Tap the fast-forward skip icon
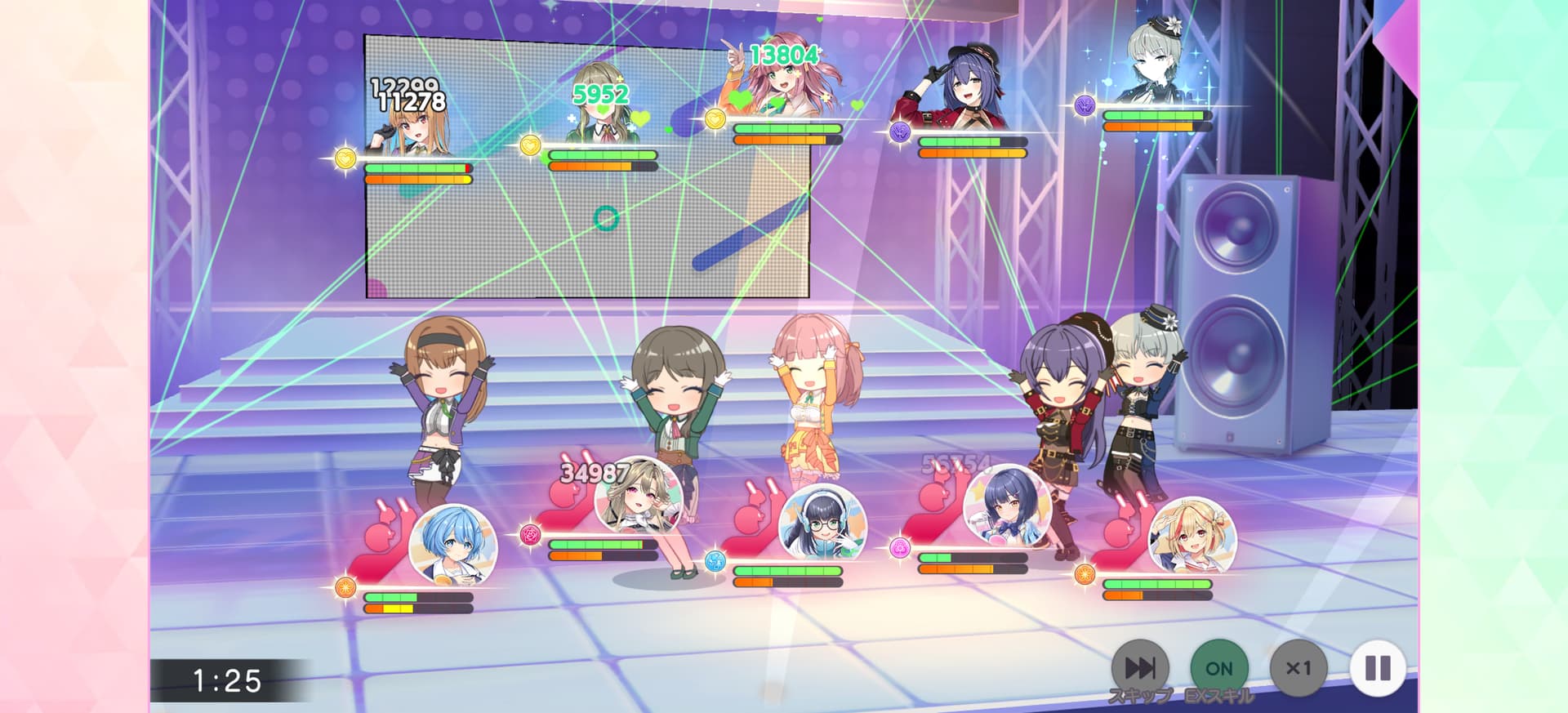 tap(1142, 667)
